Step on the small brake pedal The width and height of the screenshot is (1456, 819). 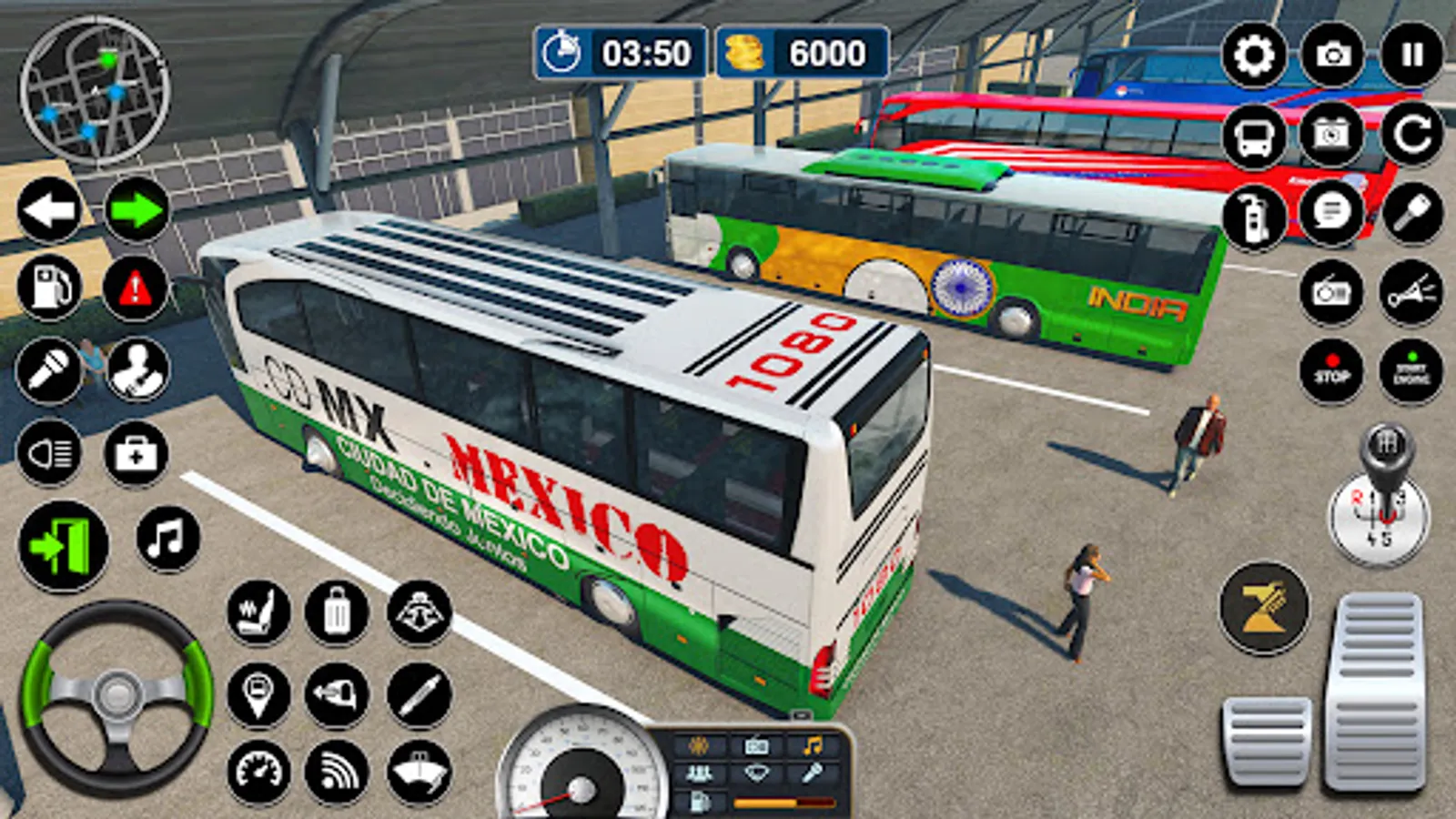(x=1266, y=742)
